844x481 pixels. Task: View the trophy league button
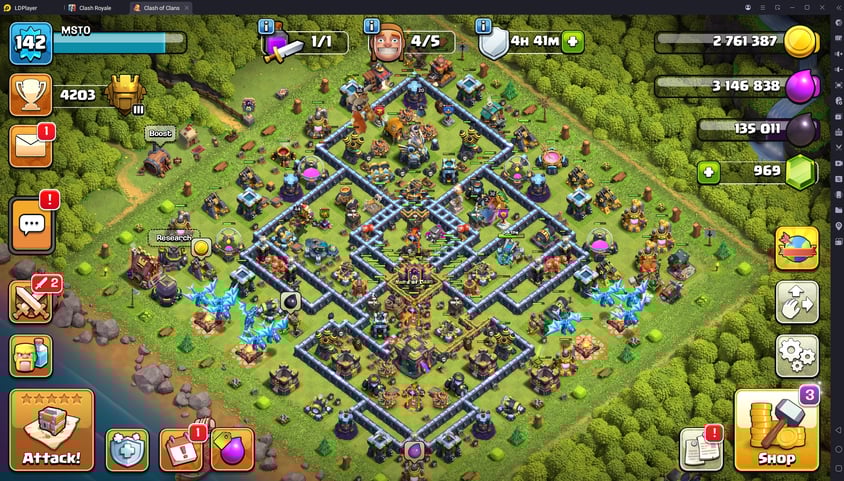(30, 94)
